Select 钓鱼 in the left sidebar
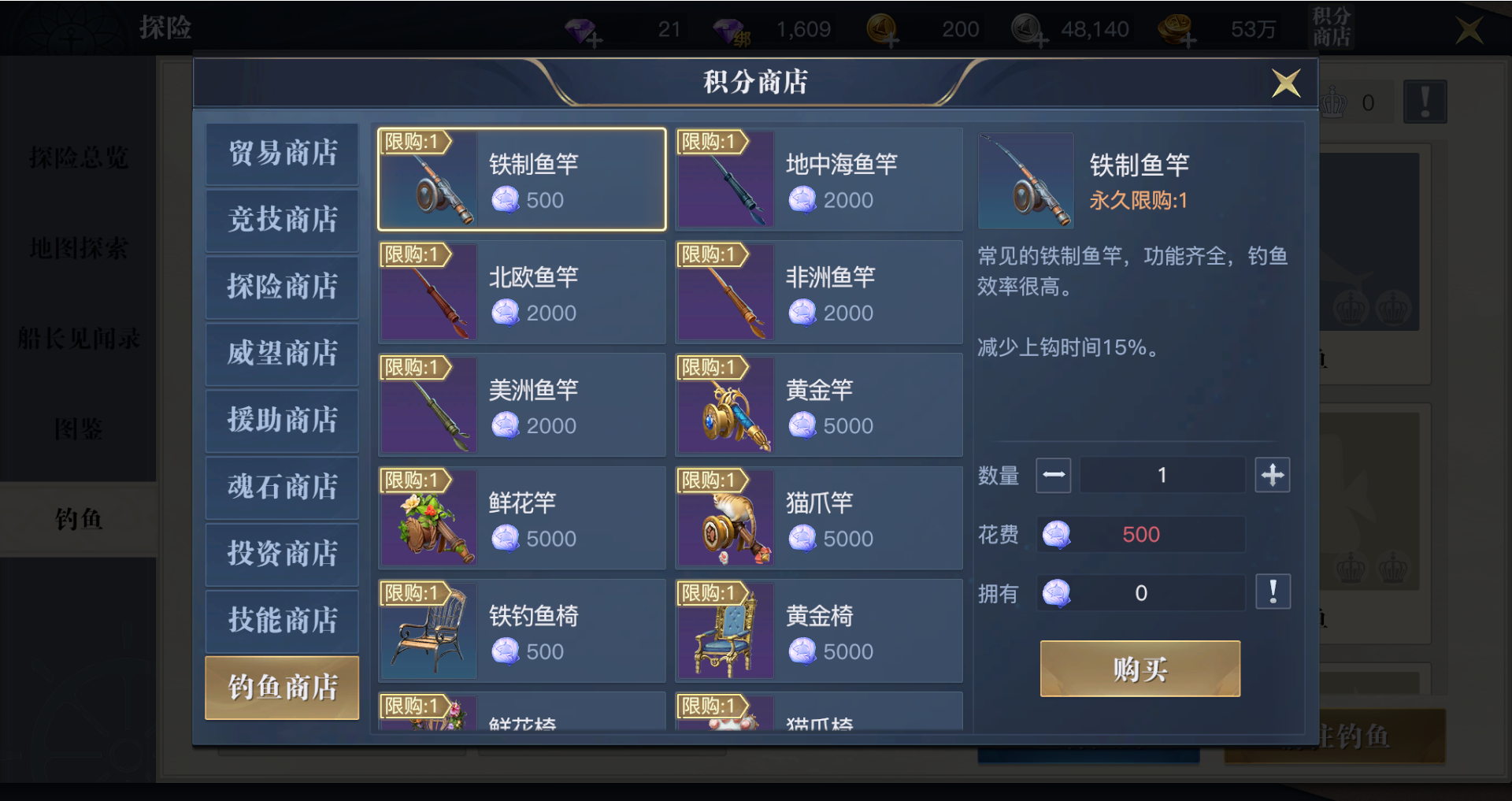1512x801 pixels. 79,519
